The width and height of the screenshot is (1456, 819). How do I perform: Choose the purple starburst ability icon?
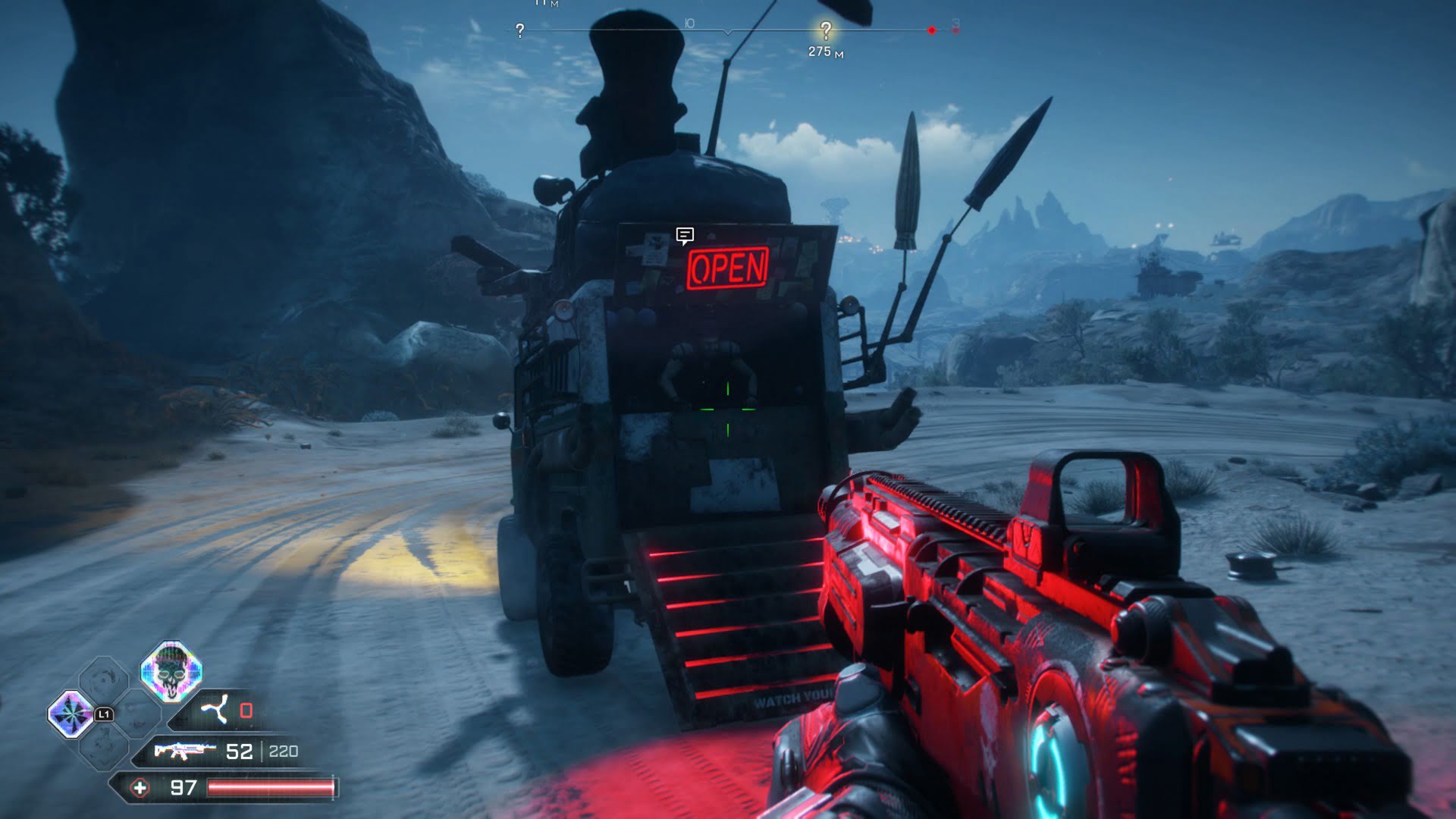point(71,714)
